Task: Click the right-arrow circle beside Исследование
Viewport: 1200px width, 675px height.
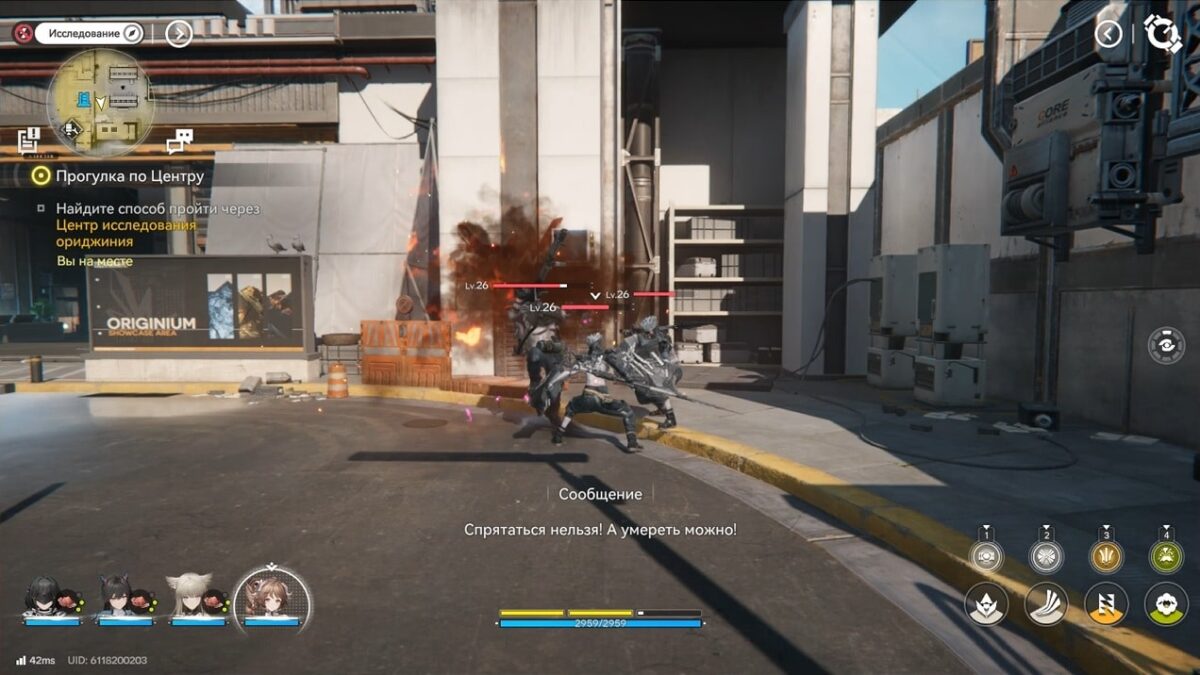Action: click(x=178, y=34)
